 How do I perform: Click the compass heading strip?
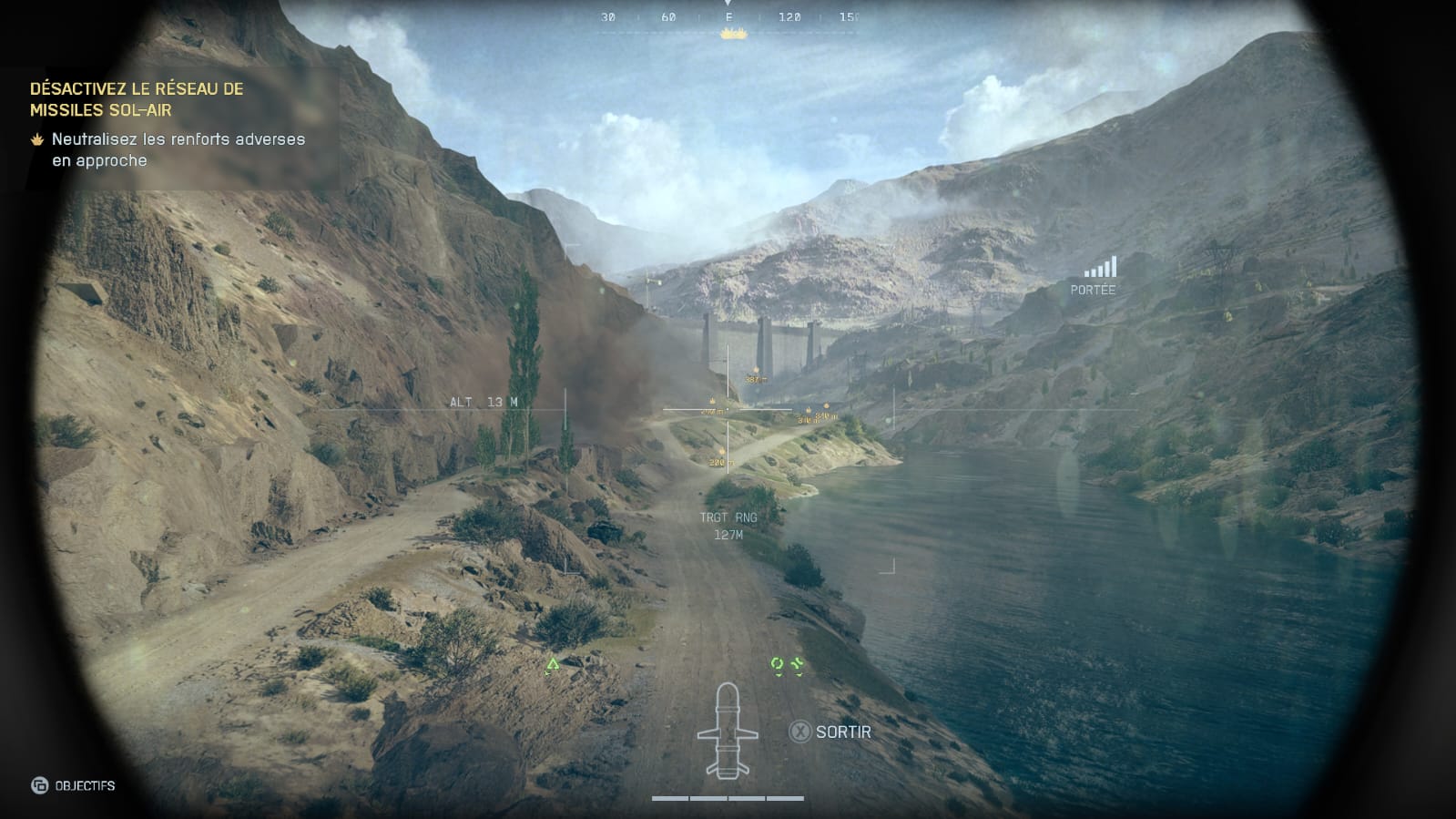click(728, 17)
